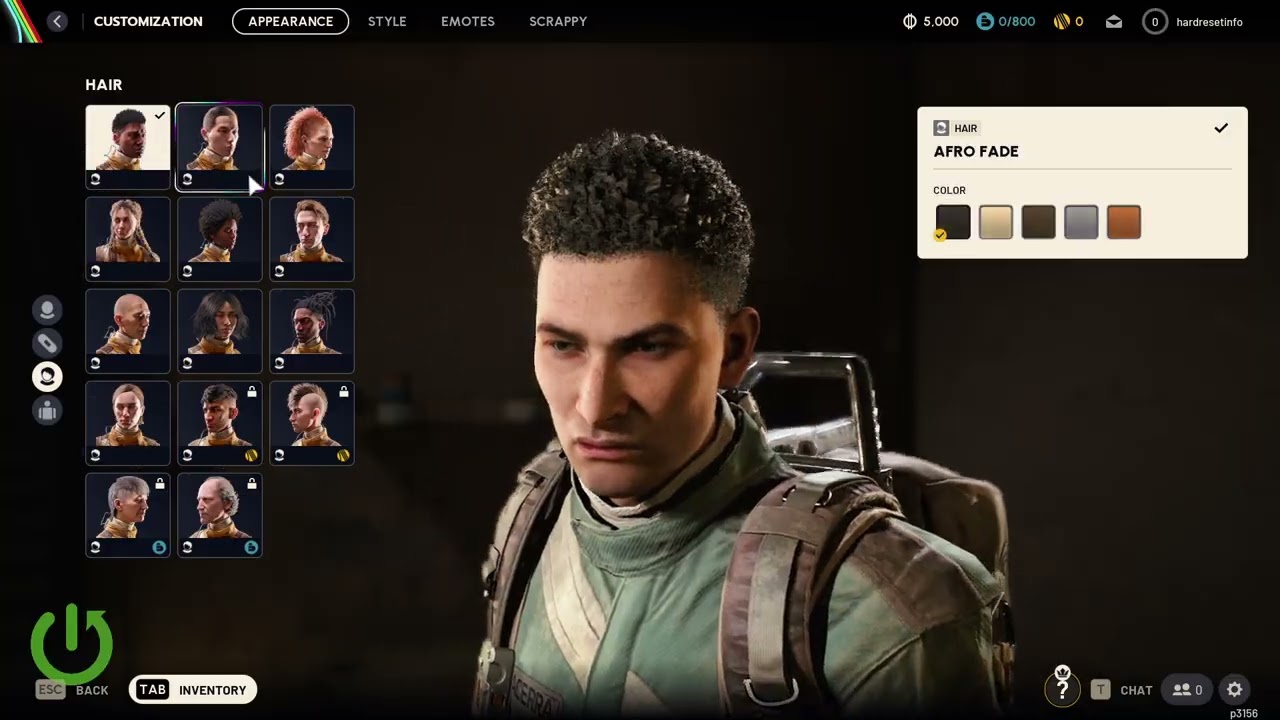Click the back arrow beside Customization
Viewport: 1280px width, 720px height.
[x=57, y=21]
